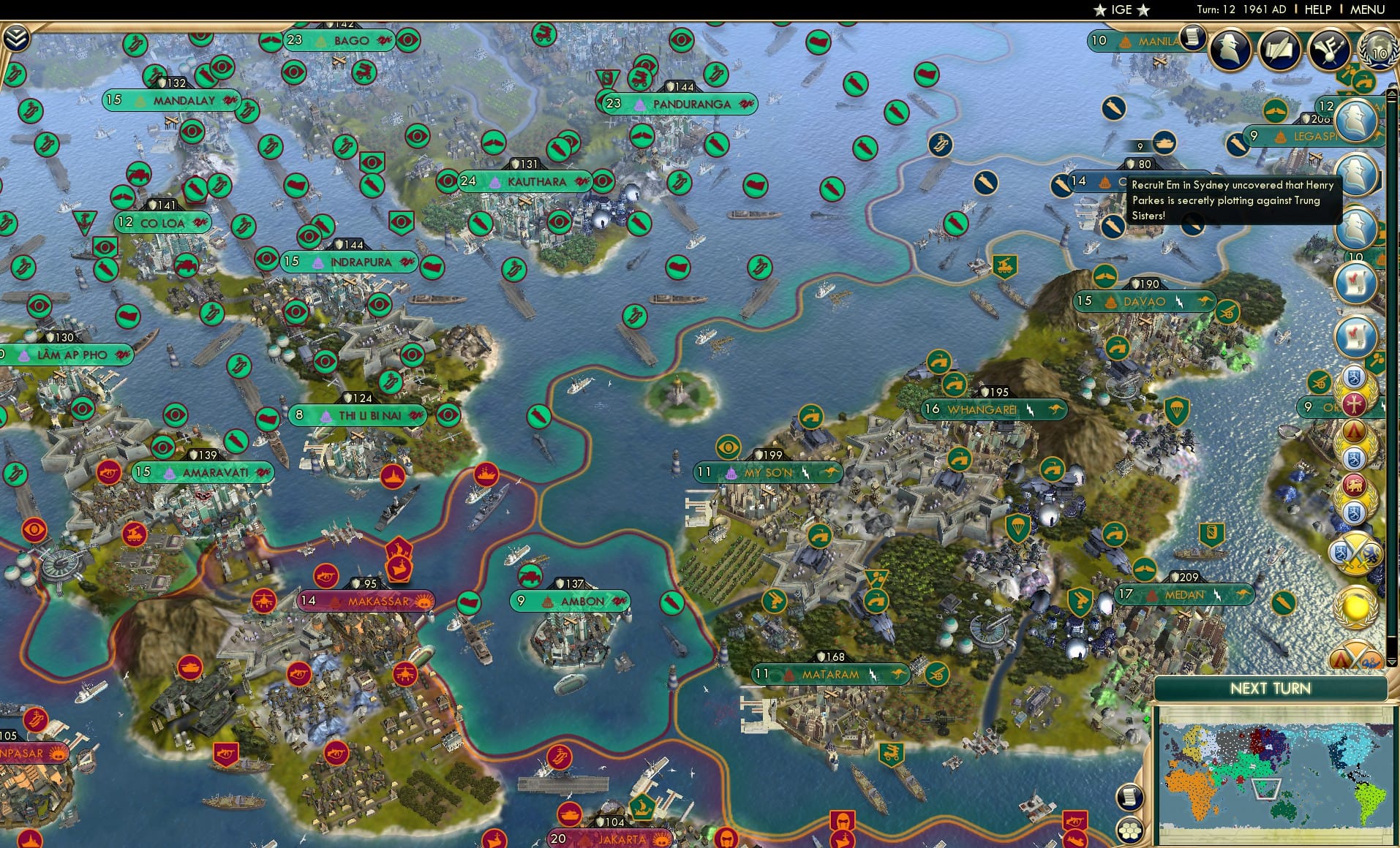
Task: Open the Culture and Social Policies icon
Action: tap(1328, 49)
